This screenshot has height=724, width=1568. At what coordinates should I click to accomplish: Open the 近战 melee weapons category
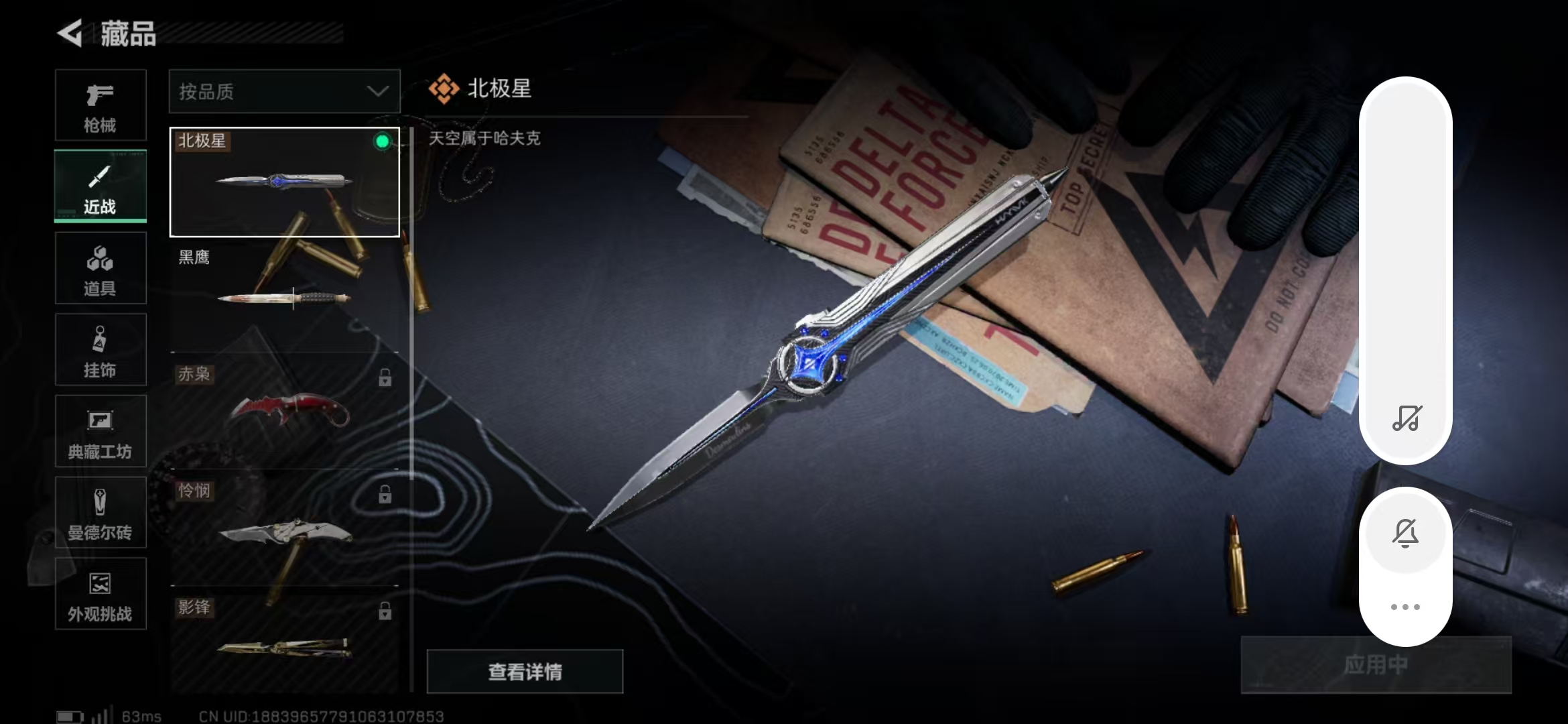pos(100,186)
